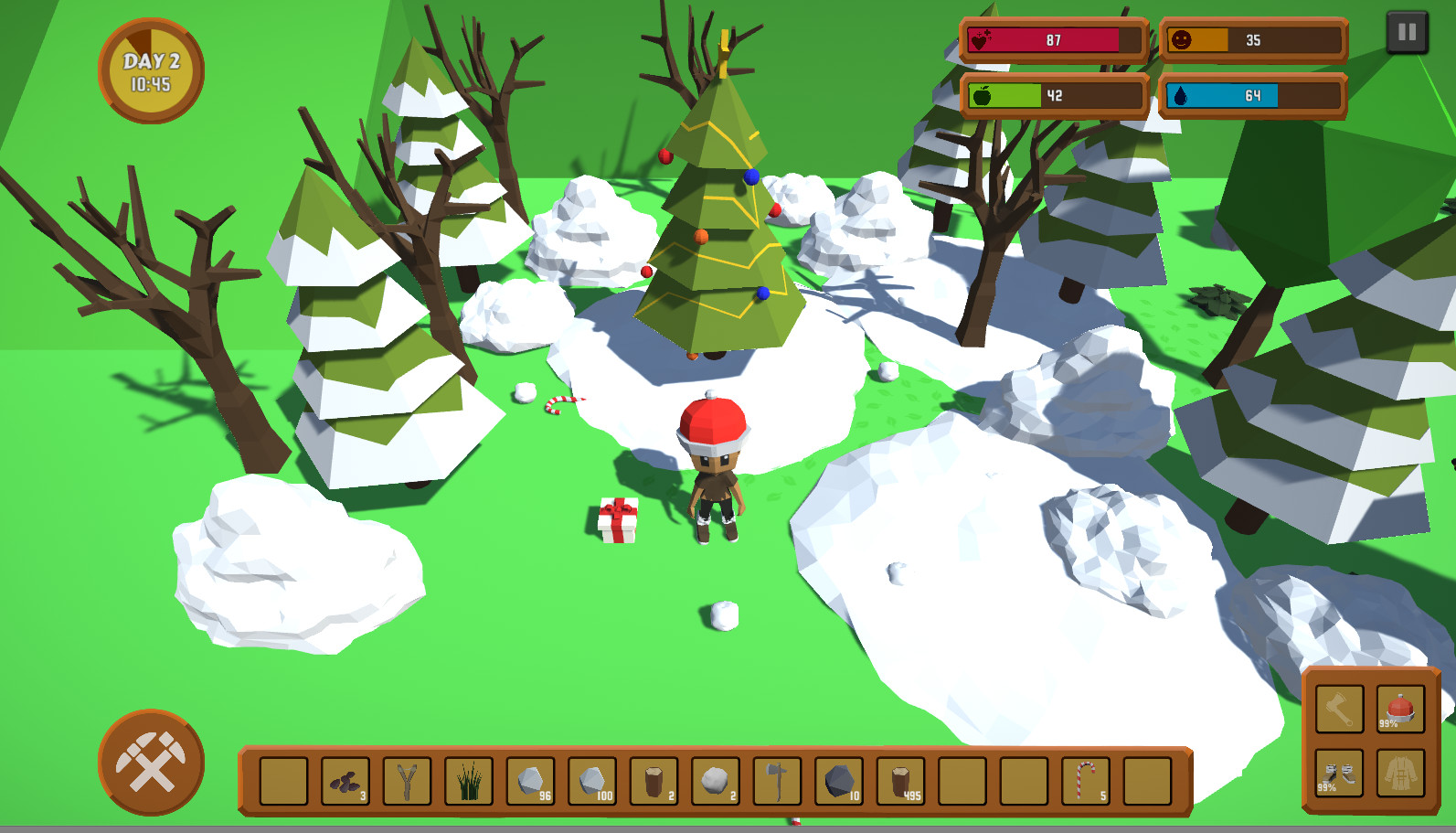Select the rock stack showing 10
The width and height of the screenshot is (1456, 833).
pos(838,782)
